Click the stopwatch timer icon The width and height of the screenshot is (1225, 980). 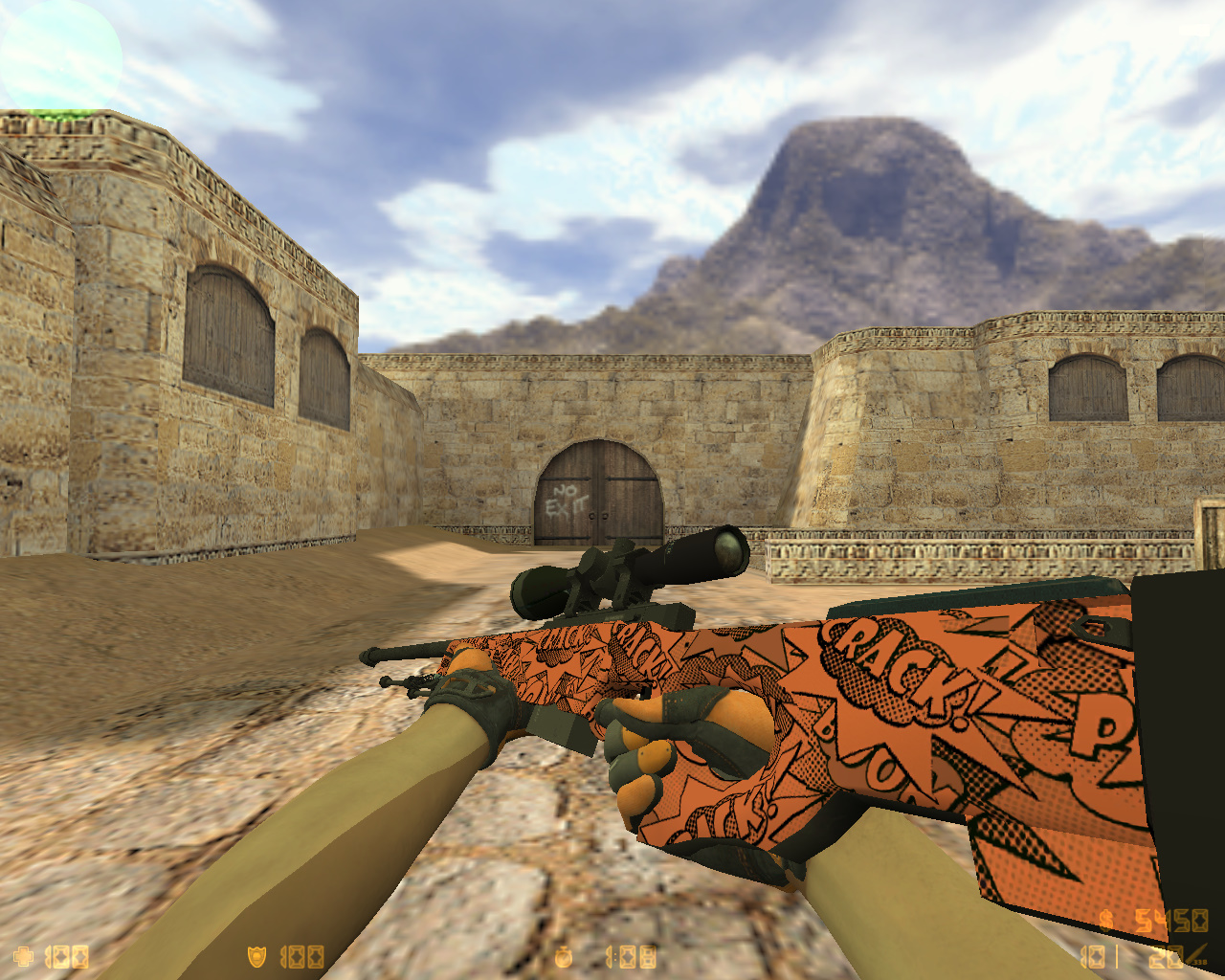pos(563,954)
